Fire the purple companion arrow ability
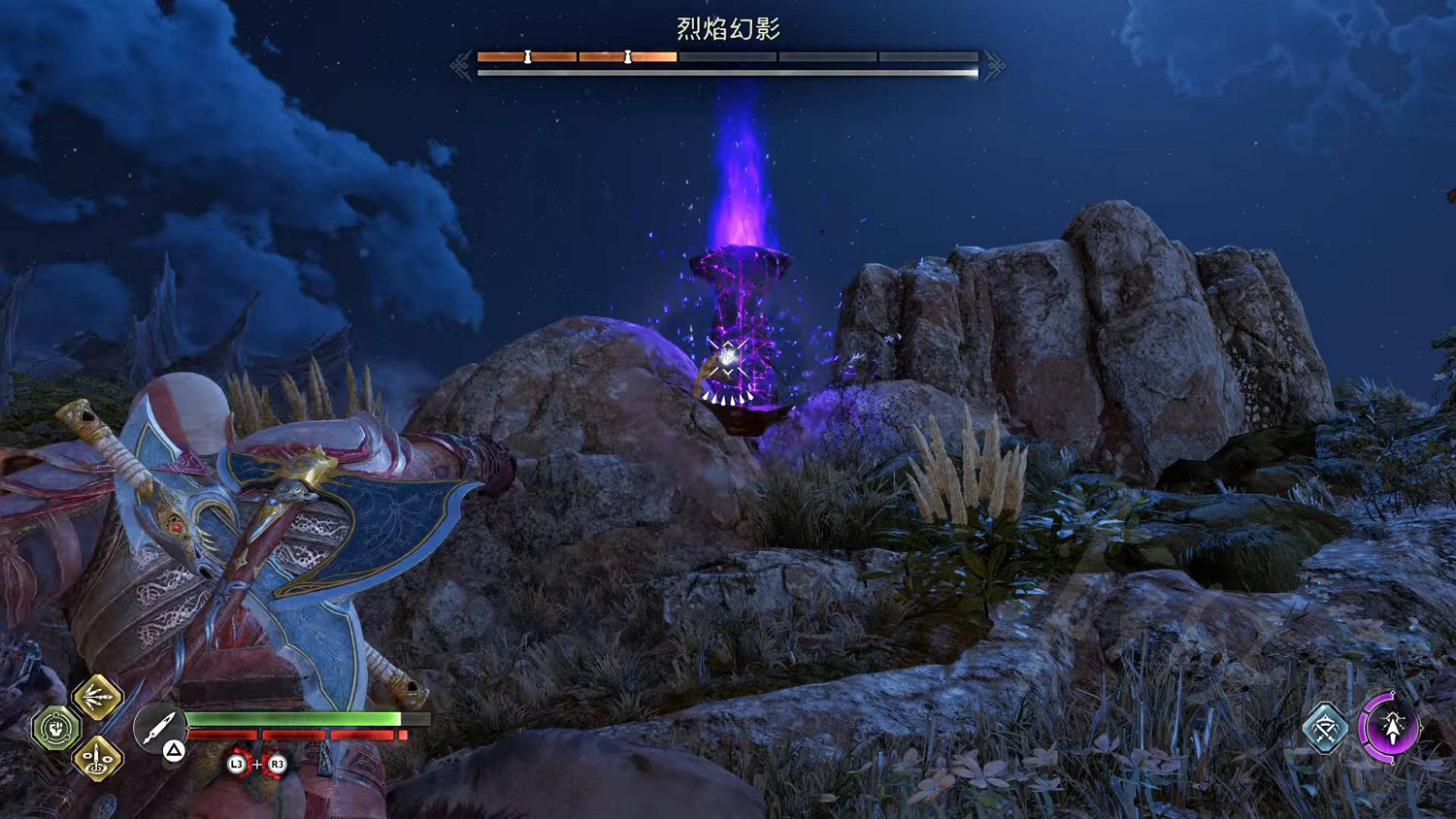 [x=1390, y=727]
